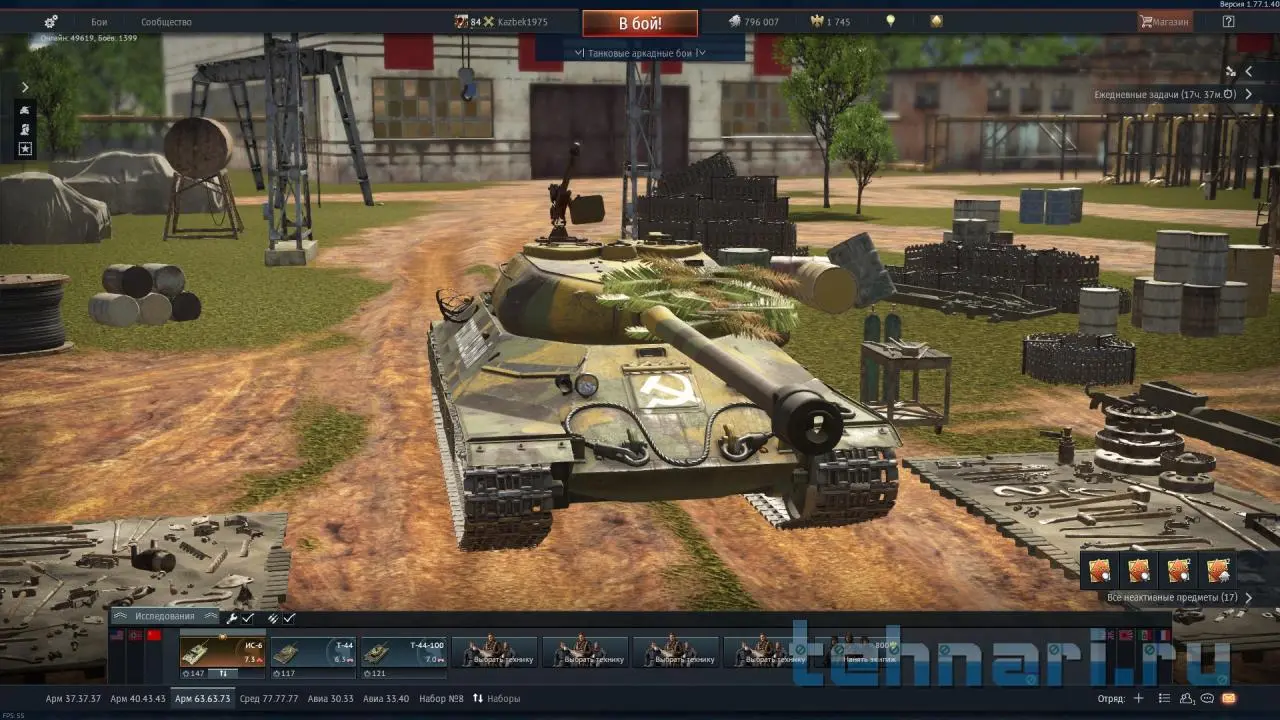Toggle the auto-repair wrench checkbox
The width and height of the screenshot is (1280, 720).
coord(240,618)
